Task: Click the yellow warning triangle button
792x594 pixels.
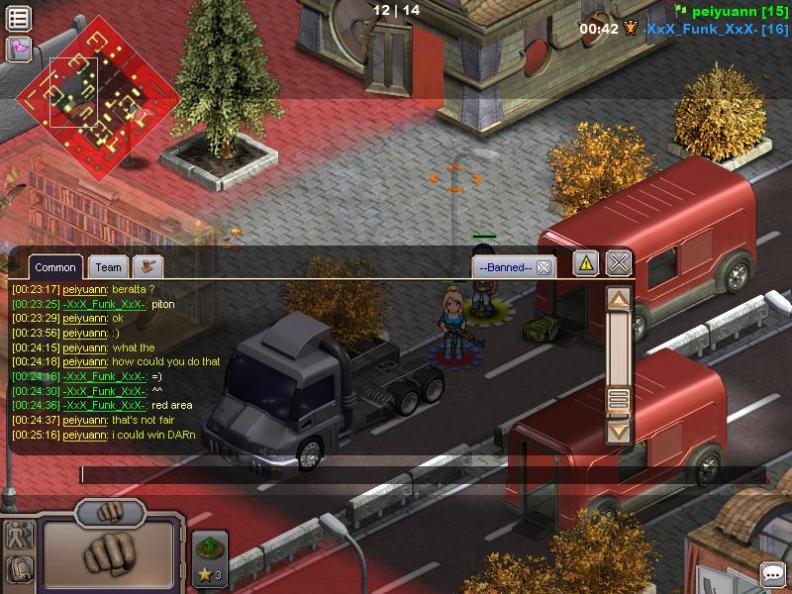Action: click(586, 263)
